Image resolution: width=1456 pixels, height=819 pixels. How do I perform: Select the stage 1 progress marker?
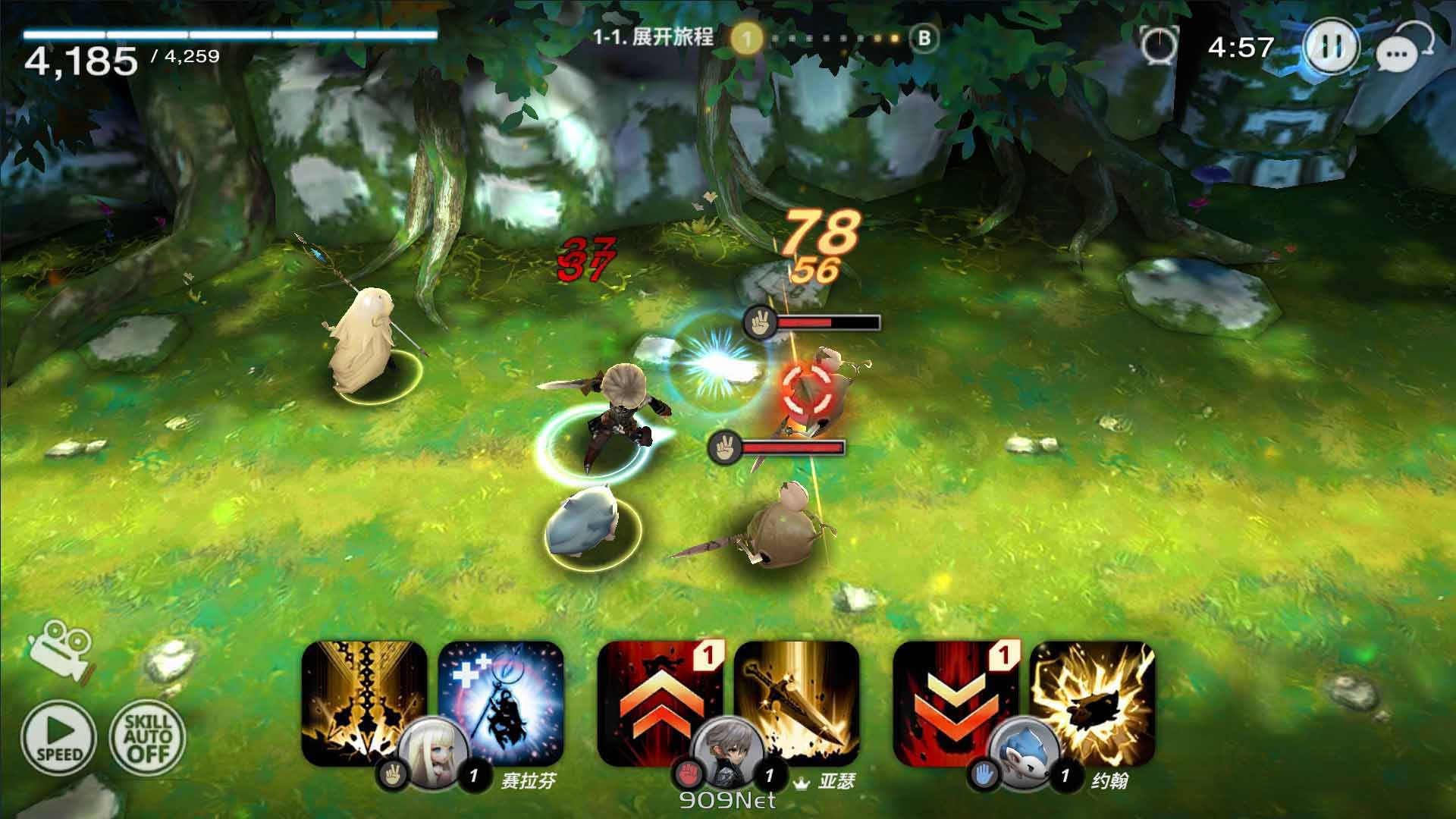746,39
